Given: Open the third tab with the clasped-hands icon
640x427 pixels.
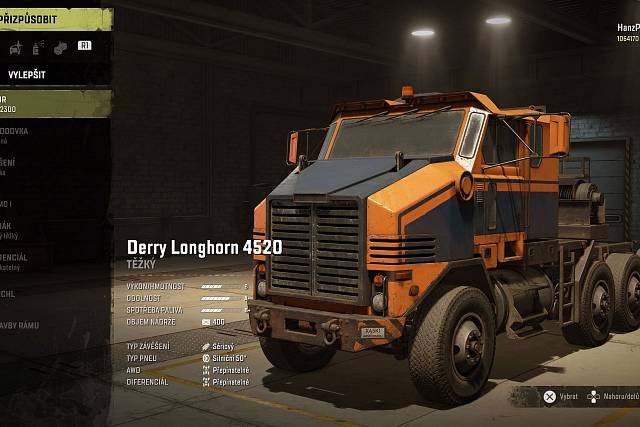Looking at the screenshot, I should click(60, 47).
